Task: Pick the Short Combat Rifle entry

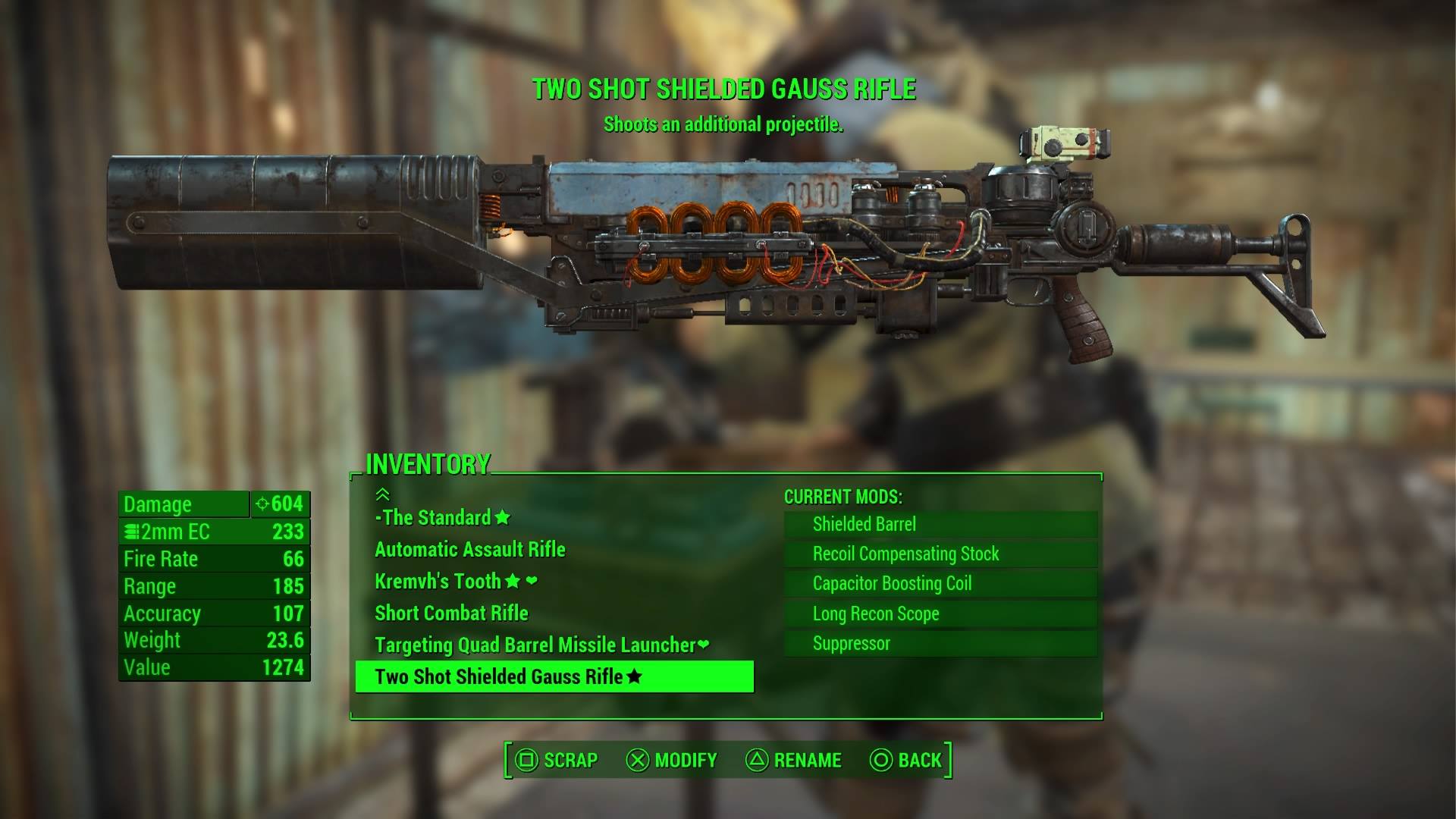Action: 451,613
